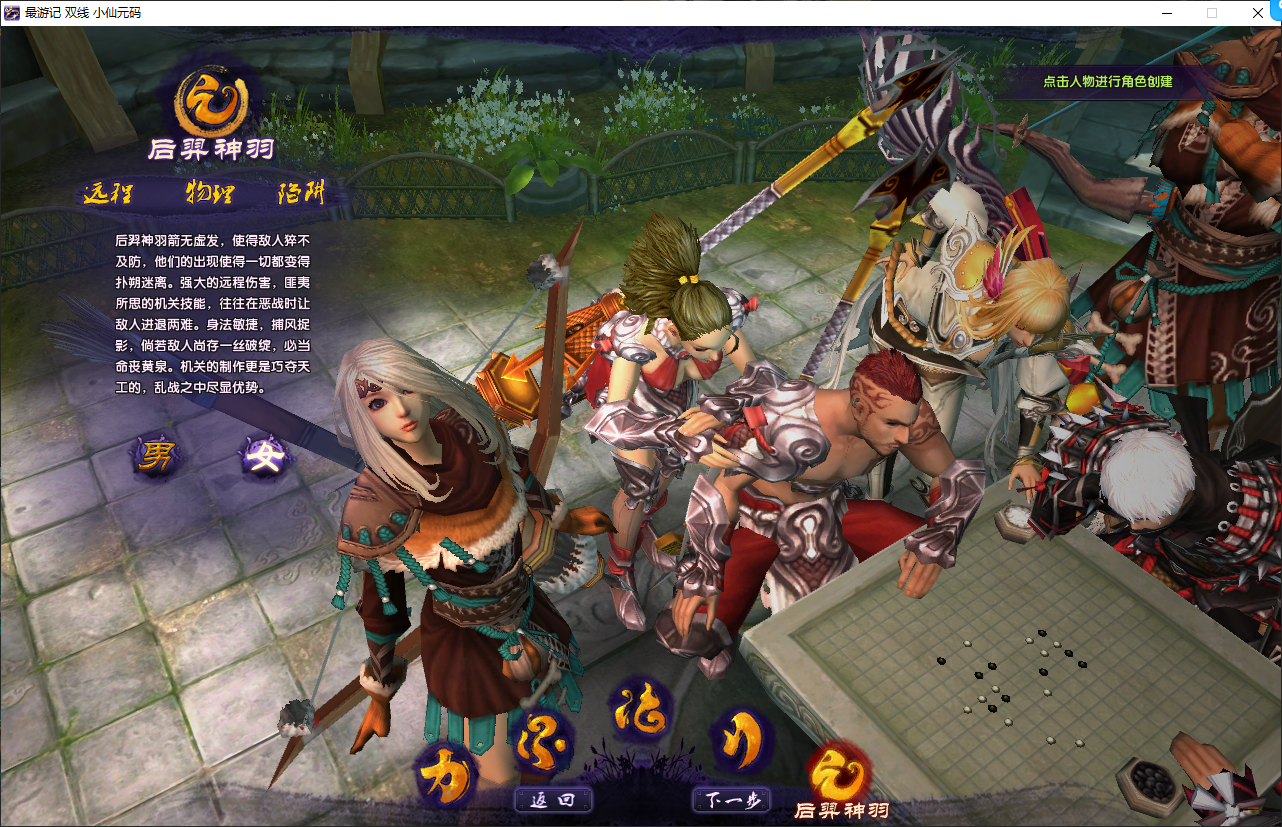
Task: Click the game logo in the title bar
Action: [x=12, y=13]
